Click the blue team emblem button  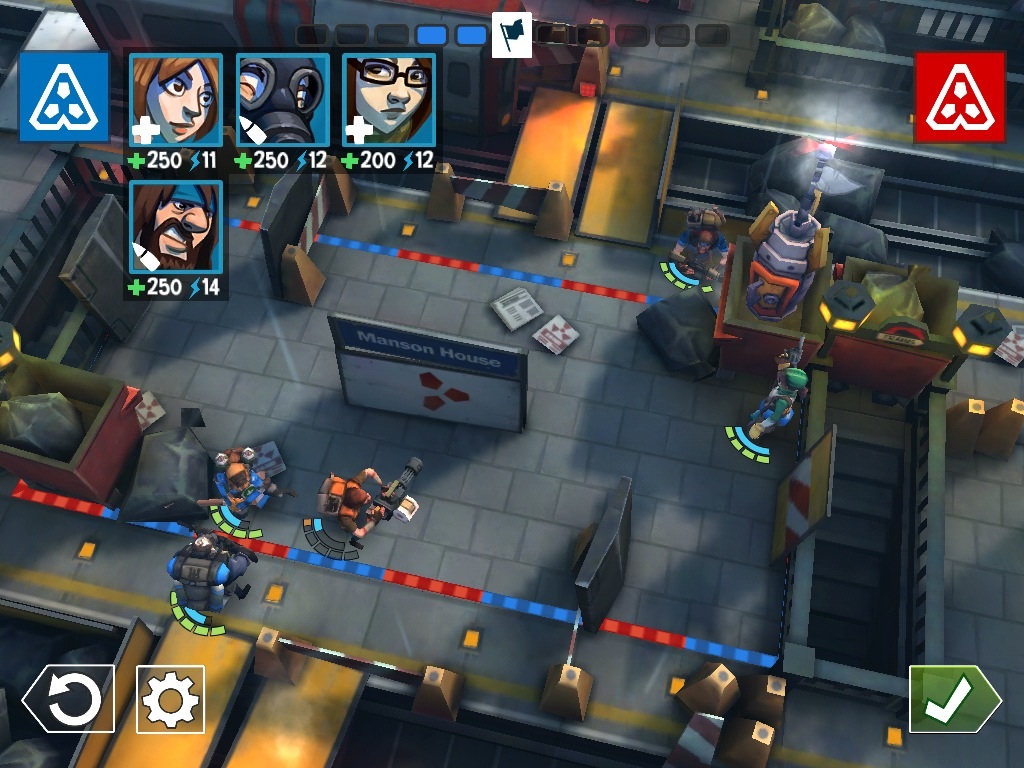coord(63,96)
